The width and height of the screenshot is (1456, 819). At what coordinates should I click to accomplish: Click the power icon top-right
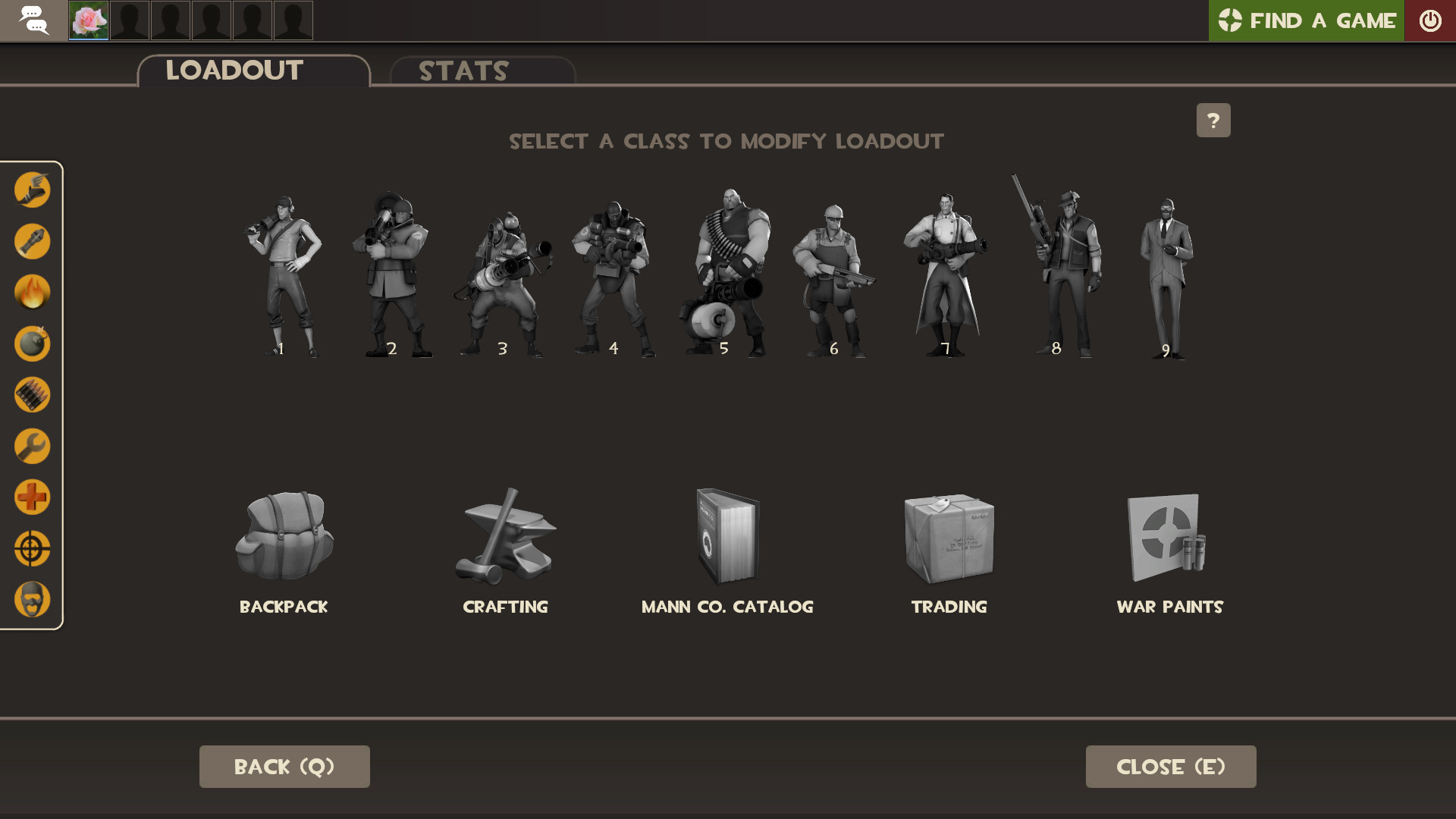coord(1430,20)
